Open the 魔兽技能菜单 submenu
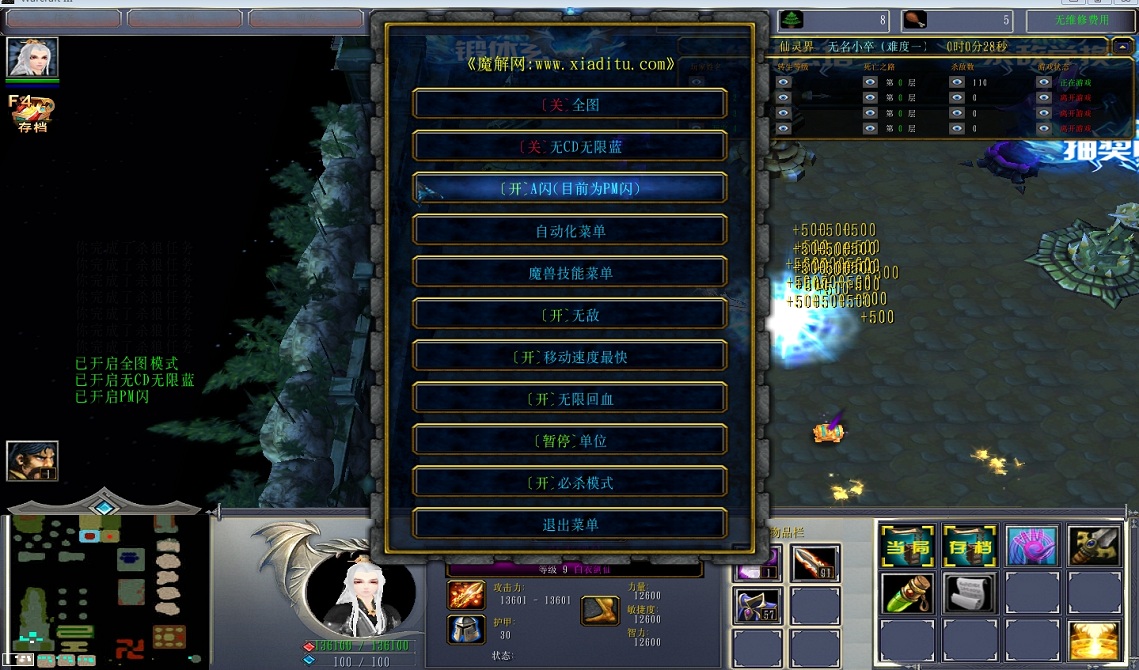1139x670 pixels. pyautogui.click(x=570, y=273)
